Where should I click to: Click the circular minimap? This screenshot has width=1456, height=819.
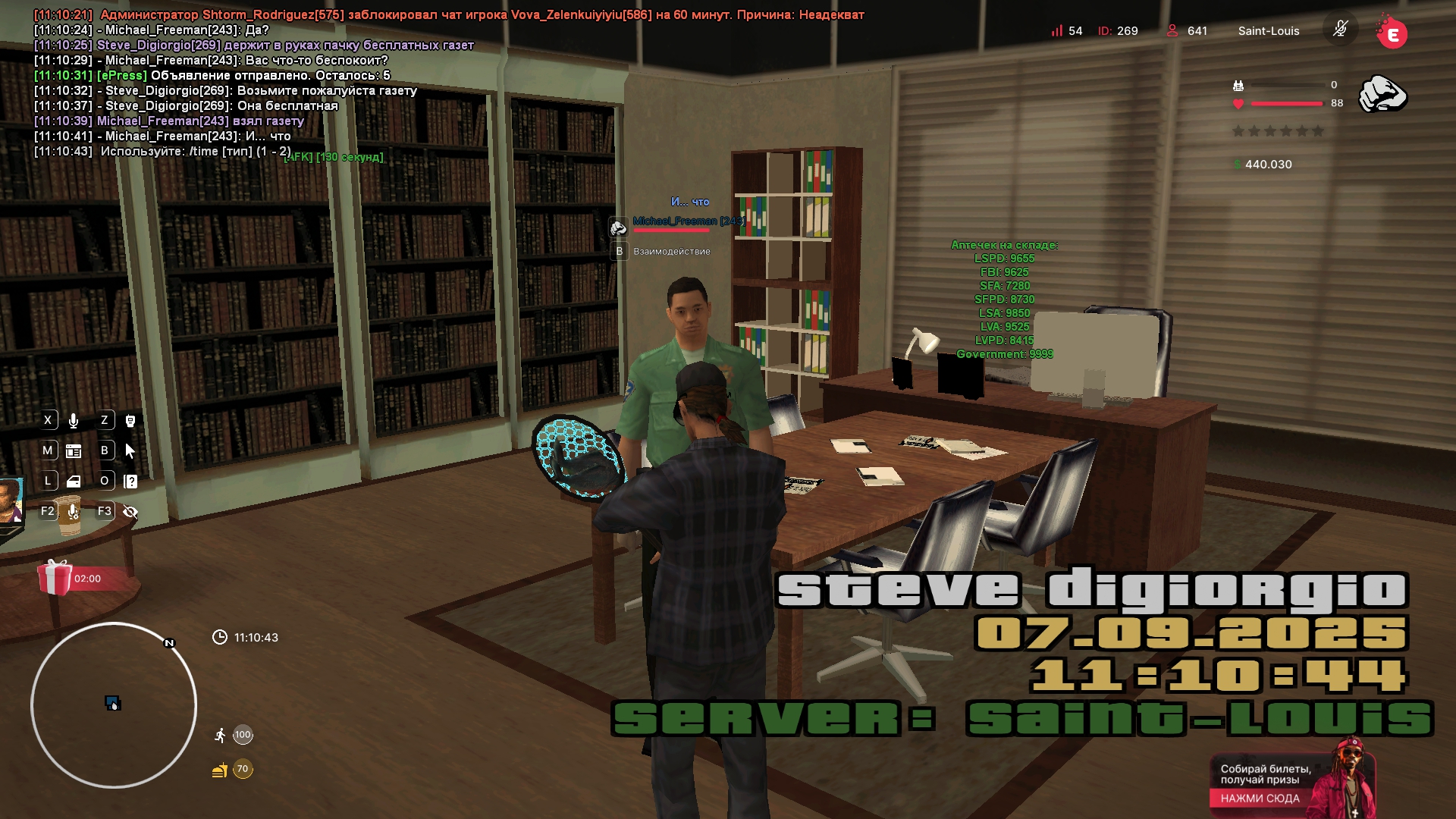pos(114,705)
